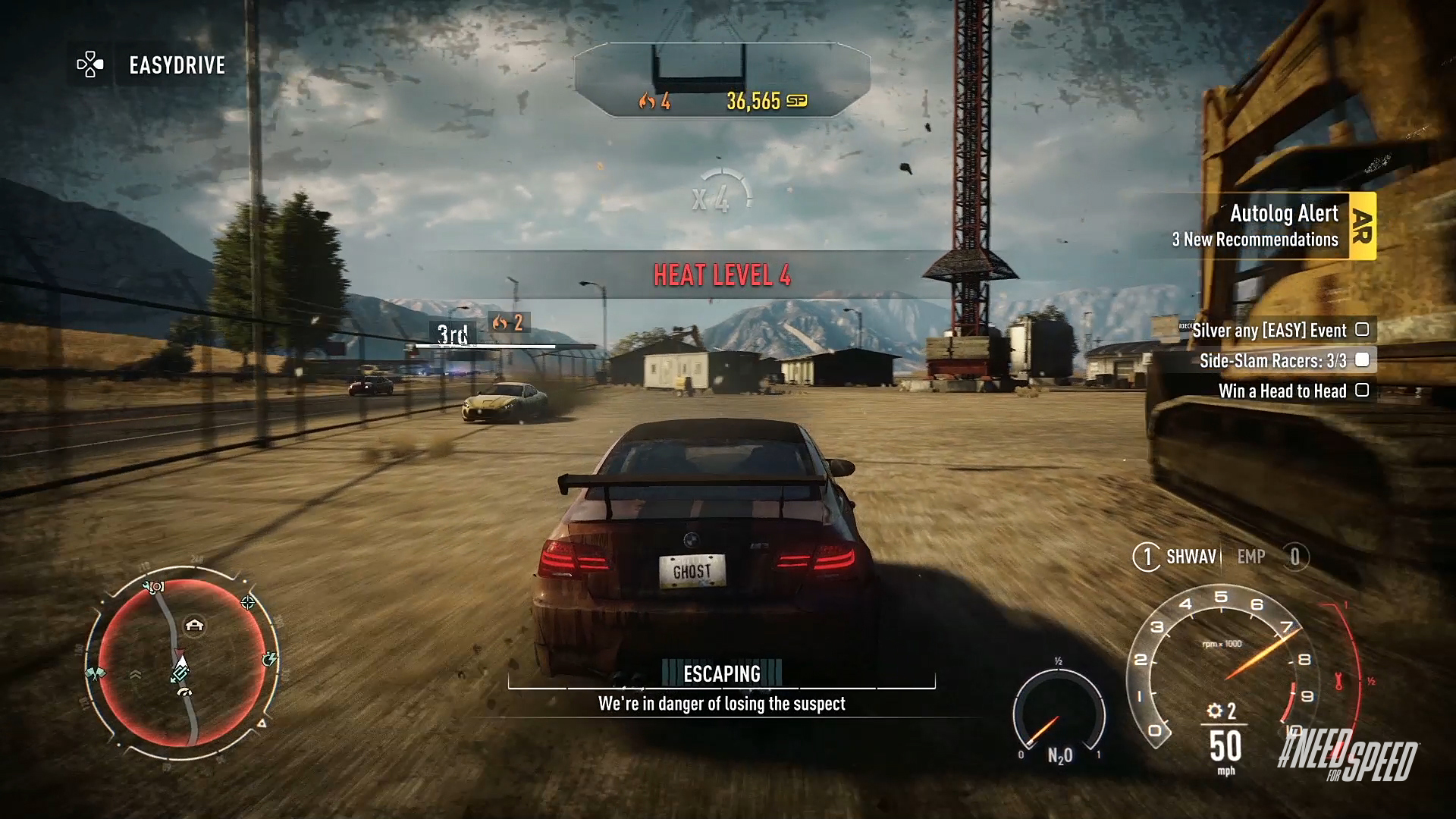This screenshot has height=819, width=1456.
Task: Click the crosshair target marker on minimap
Action: coord(249,603)
